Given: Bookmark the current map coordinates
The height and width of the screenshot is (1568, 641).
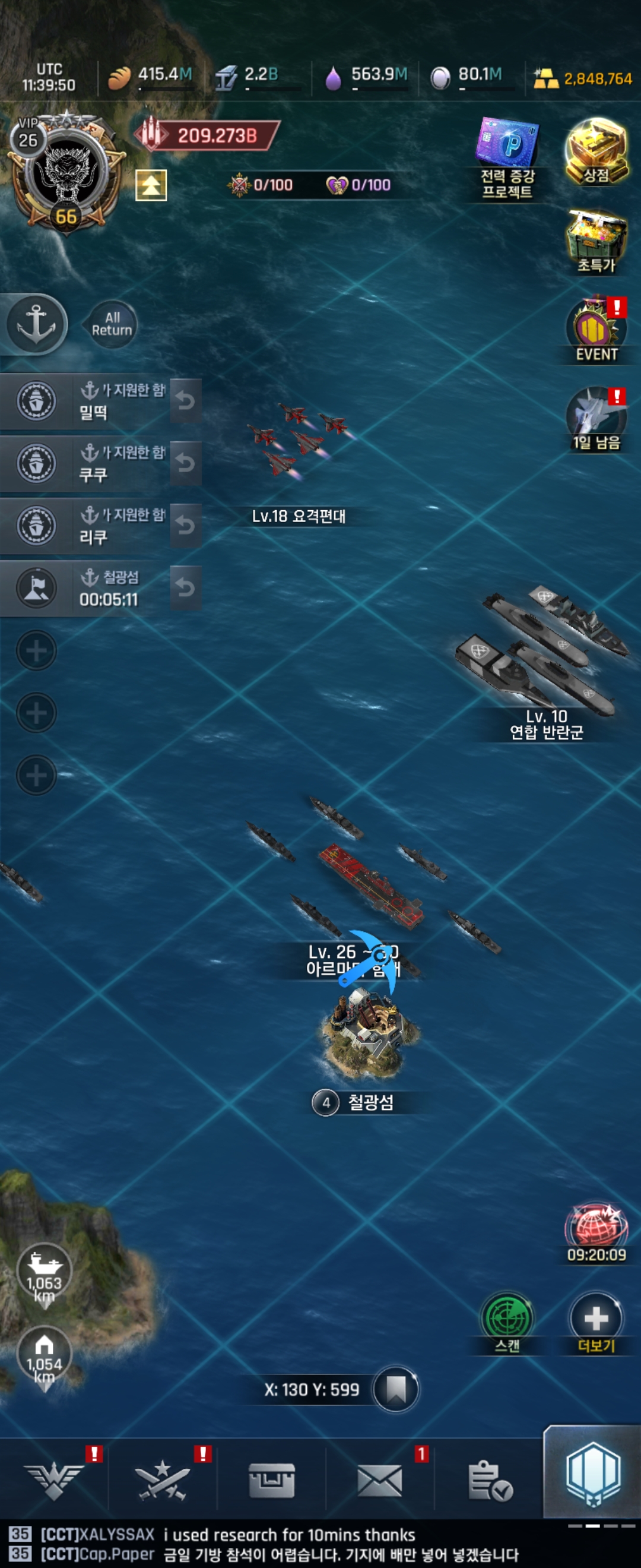Looking at the screenshot, I should pyautogui.click(x=396, y=1390).
